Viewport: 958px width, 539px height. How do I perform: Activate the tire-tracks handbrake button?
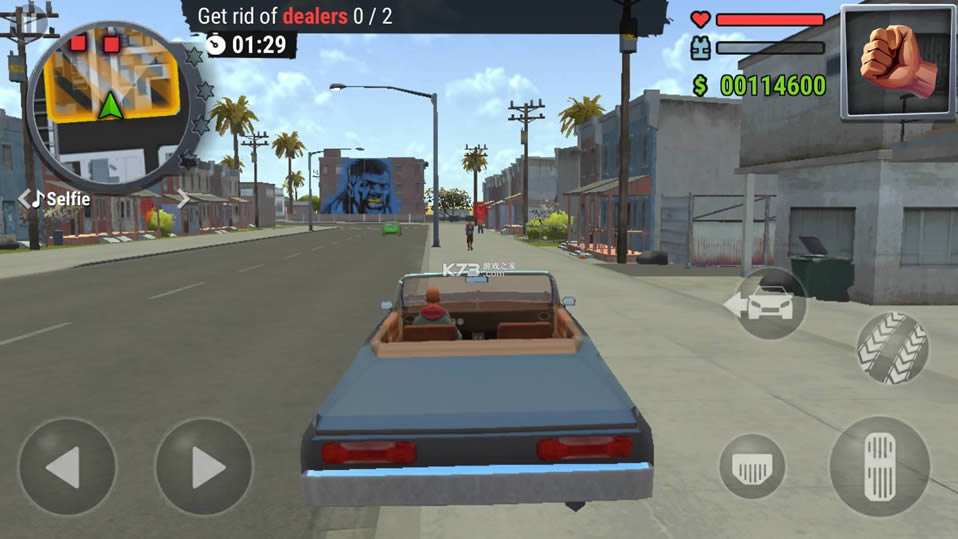click(892, 348)
